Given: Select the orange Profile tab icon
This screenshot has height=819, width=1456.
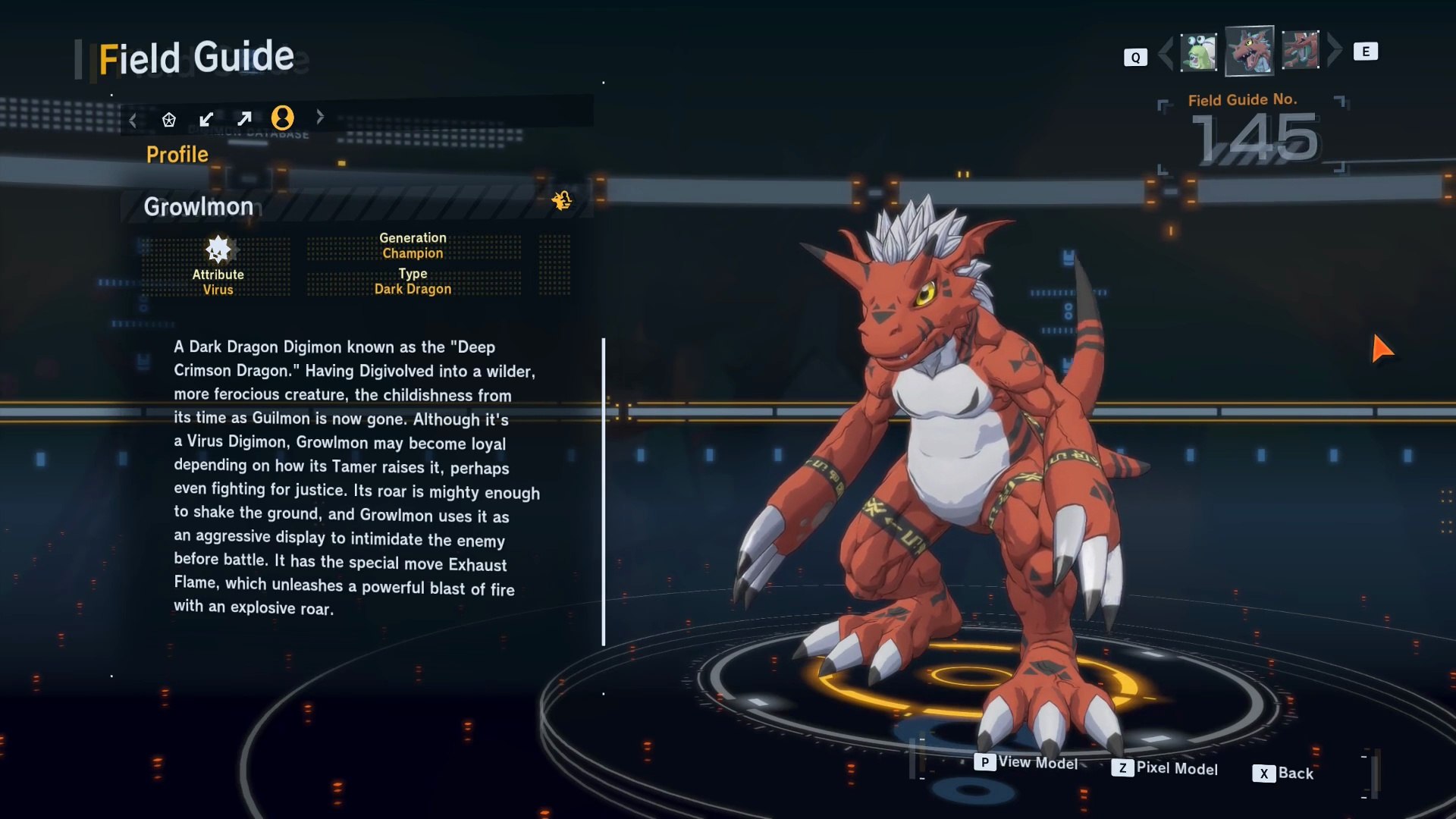Looking at the screenshot, I should pos(282,118).
